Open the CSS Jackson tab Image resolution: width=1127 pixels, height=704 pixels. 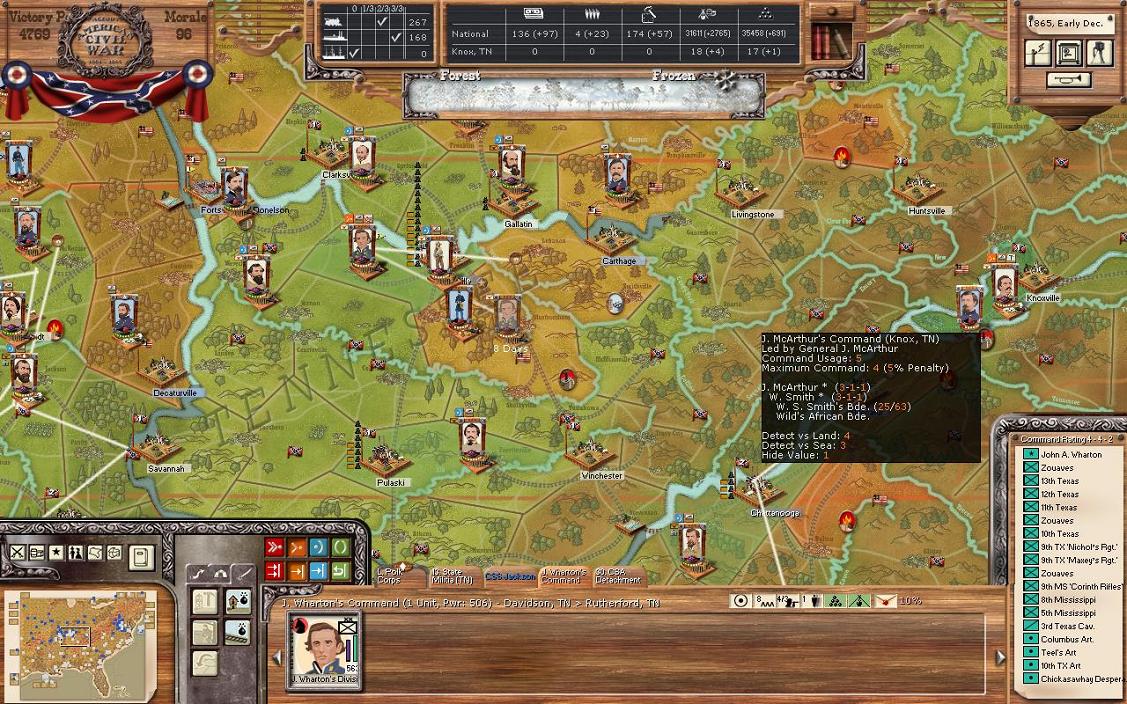pos(509,576)
